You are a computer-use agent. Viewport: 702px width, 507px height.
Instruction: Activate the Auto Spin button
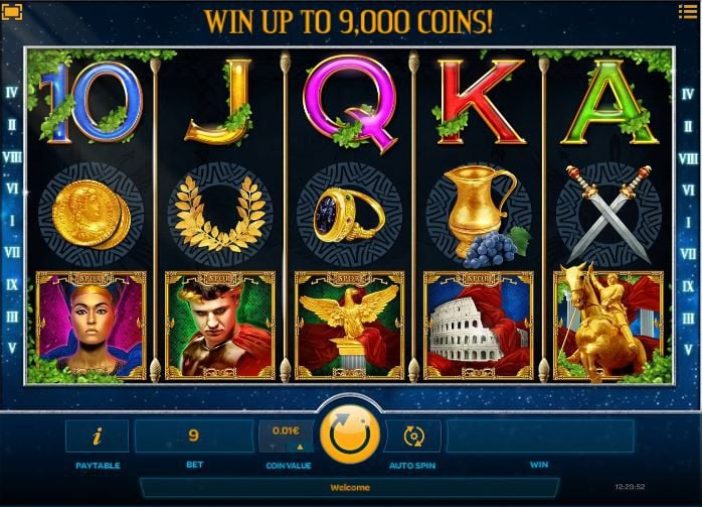coord(414,436)
